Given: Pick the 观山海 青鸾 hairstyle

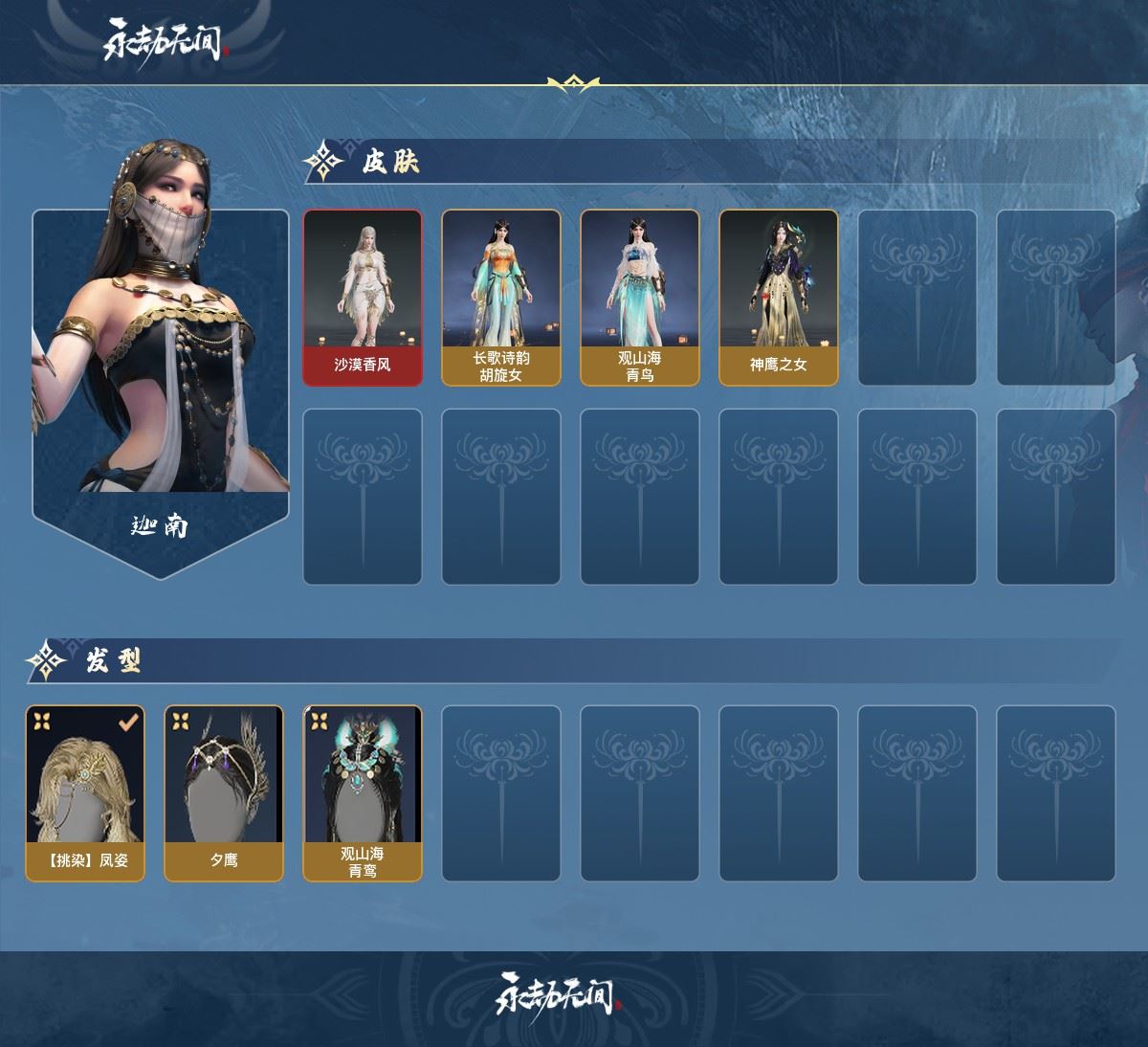Looking at the screenshot, I should coord(363,793).
